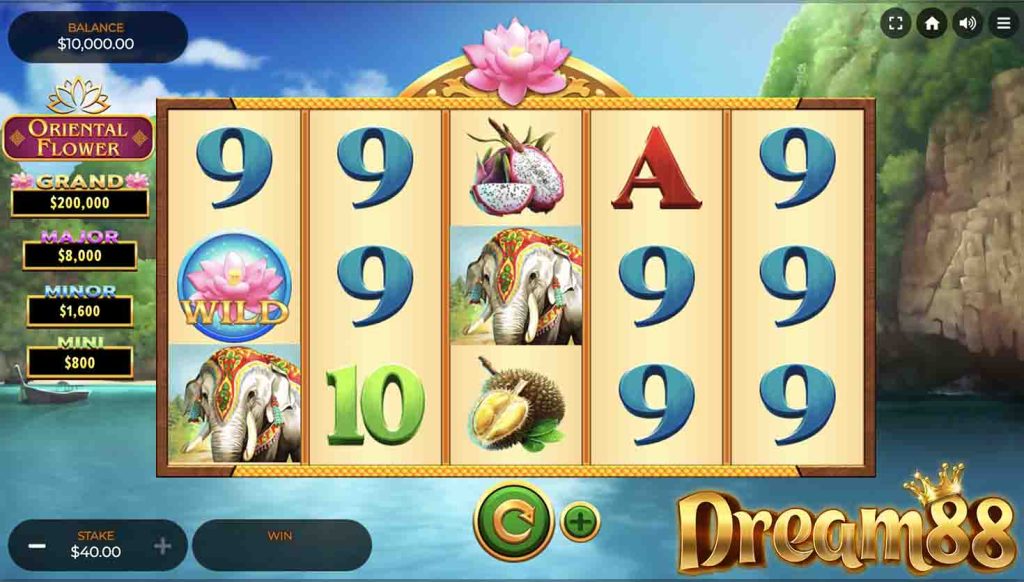This screenshot has width=1024, height=582.
Task: Toggle fullscreen mode
Action: point(896,23)
